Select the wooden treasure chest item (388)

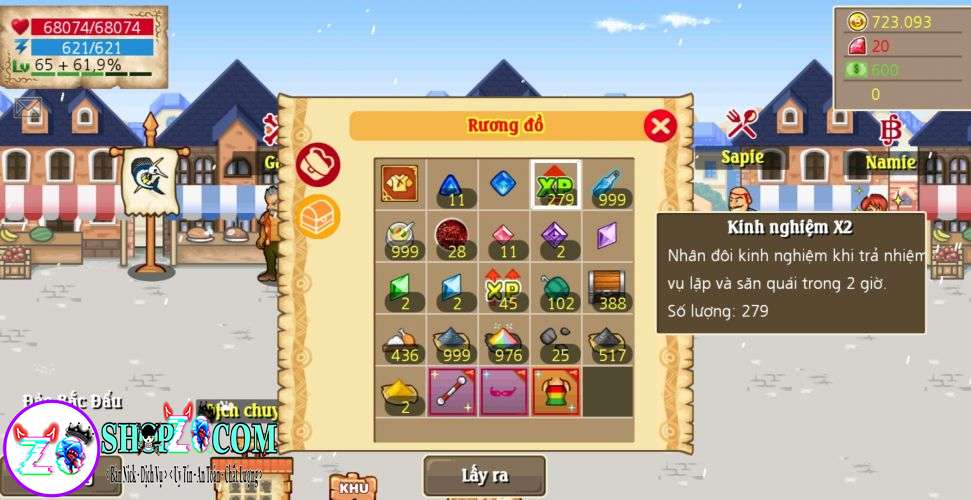[x=608, y=289]
